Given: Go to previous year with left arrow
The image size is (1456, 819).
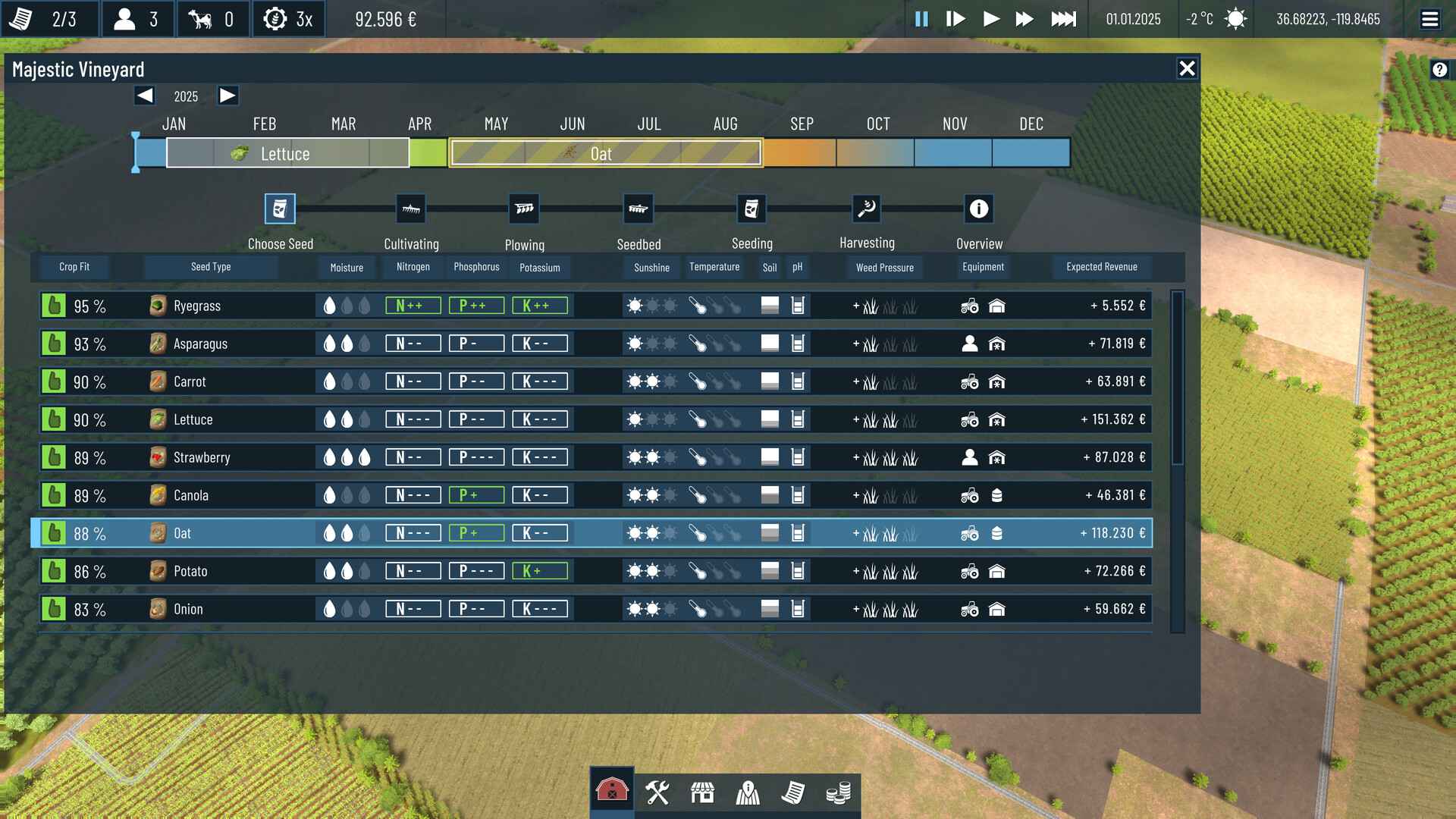Looking at the screenshot, I should 144,96.
